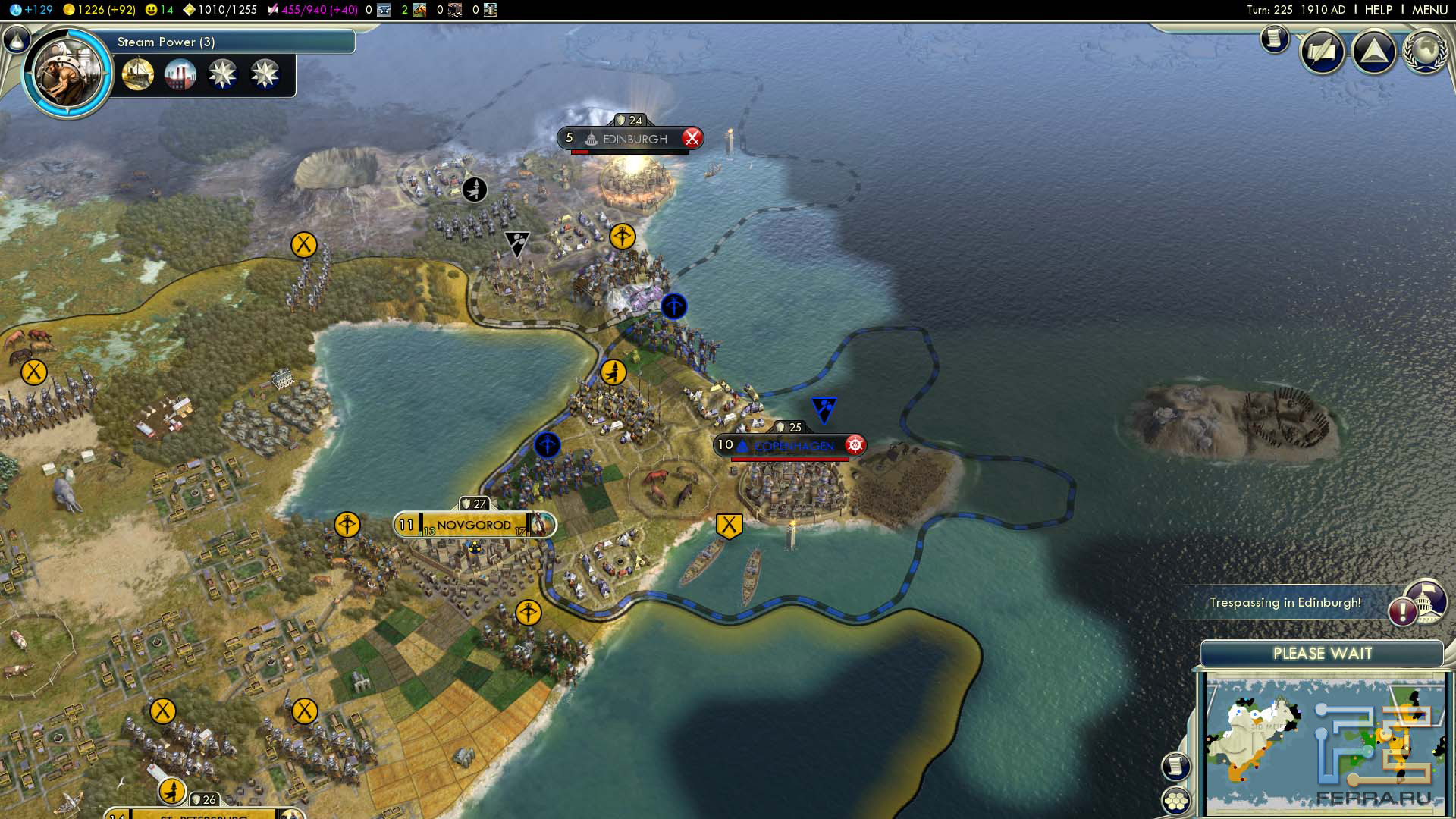This screenshot has height=819, width=1456.
Task: Open the Copenhagen city banner
Action: [x=790, y=445]
